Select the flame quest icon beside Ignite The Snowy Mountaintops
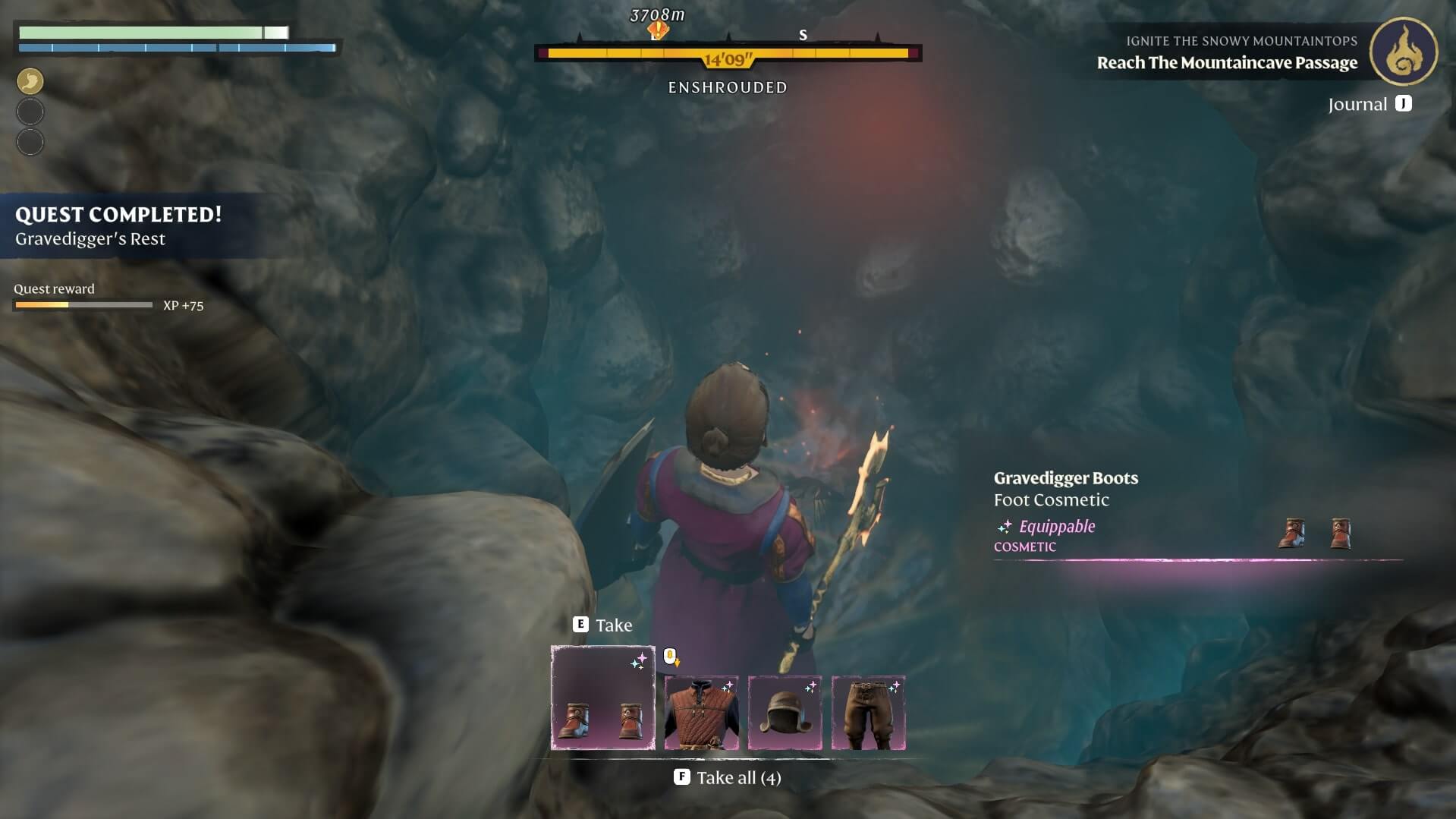Screen dimensions: 1456x819 [1404, 52]
